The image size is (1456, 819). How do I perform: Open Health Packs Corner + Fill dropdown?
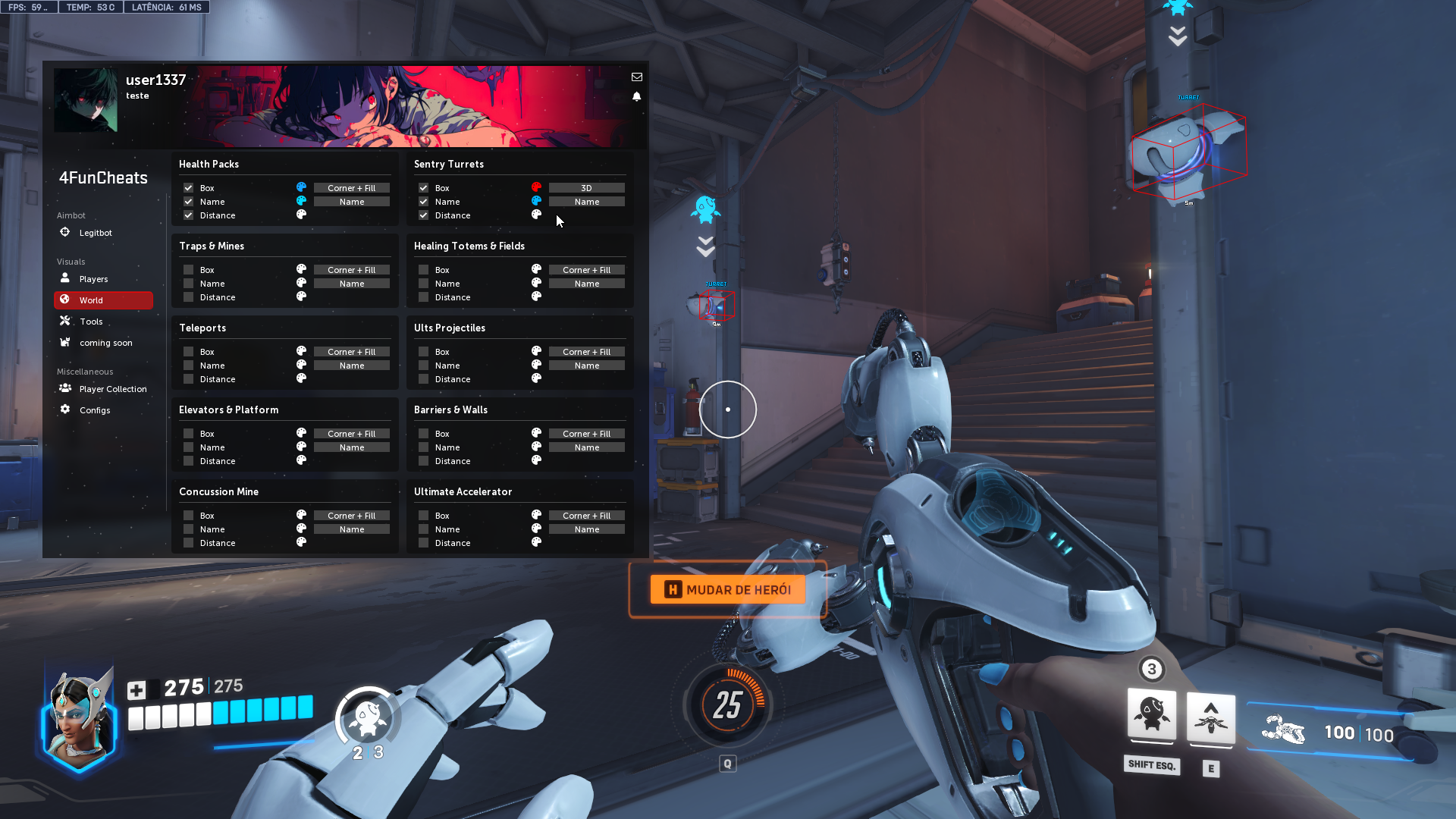point(351,188)
